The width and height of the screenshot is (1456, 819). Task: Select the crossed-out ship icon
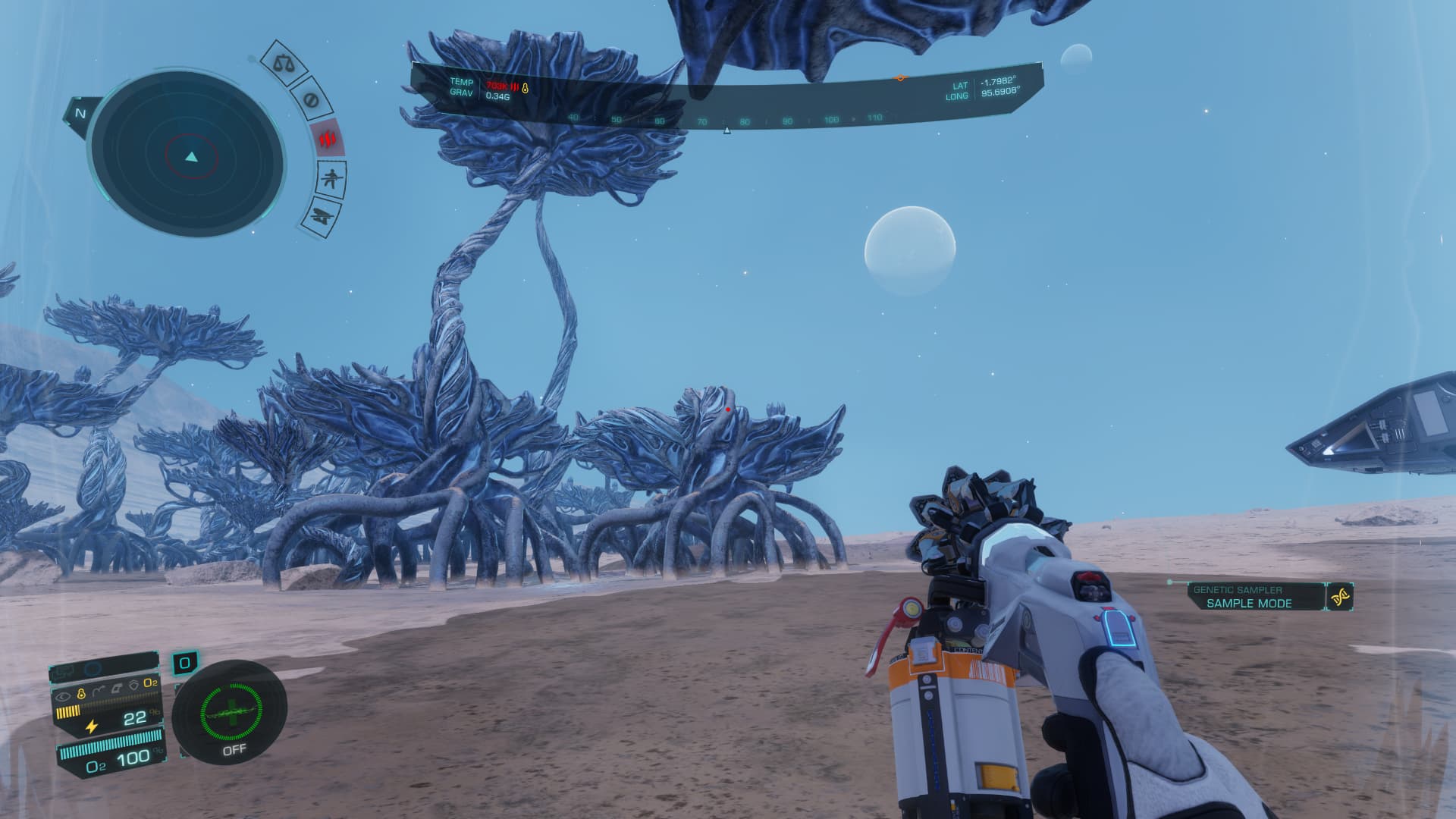coord(321,217)
